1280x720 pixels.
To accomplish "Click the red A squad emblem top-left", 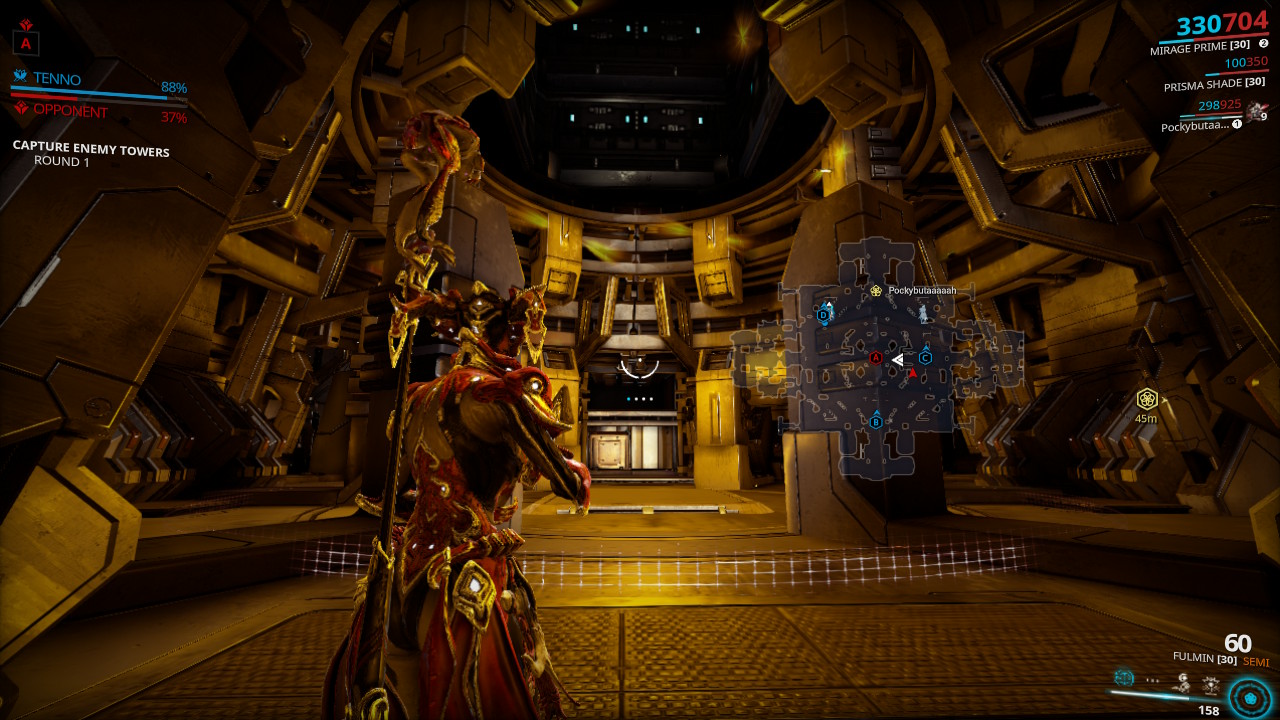I will coord(26,44).
